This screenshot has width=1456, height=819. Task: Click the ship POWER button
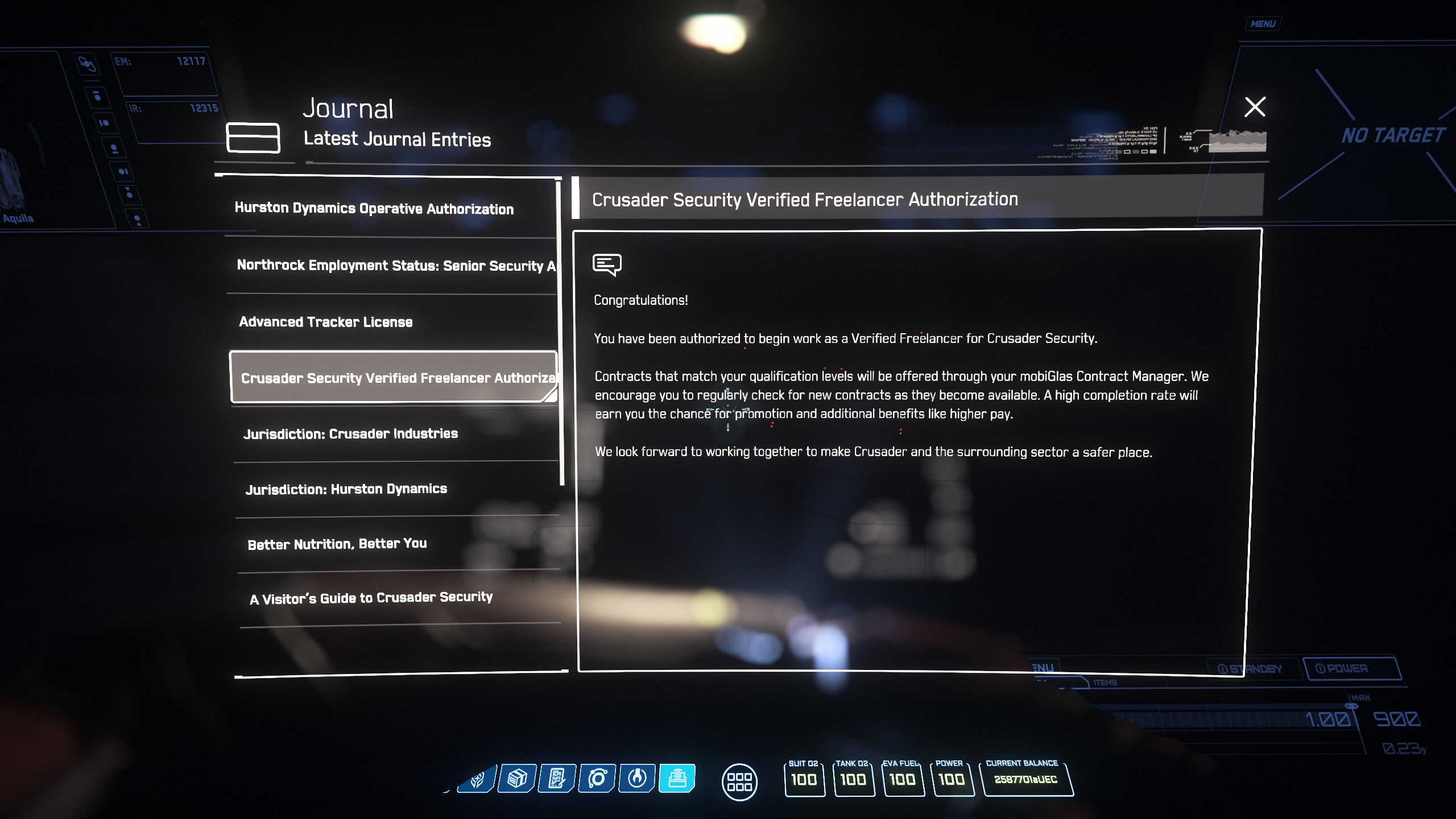tap(1351, 668)
